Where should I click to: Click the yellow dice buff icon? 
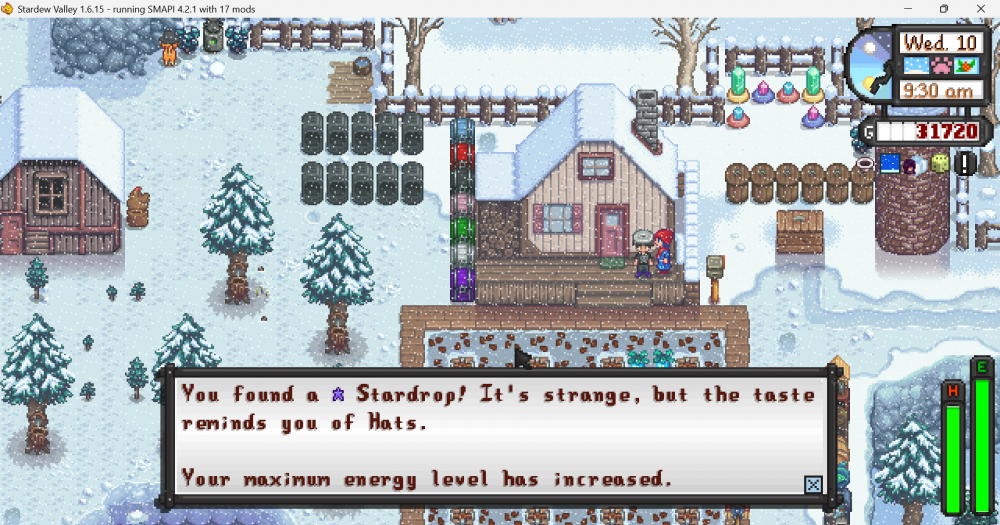[x=939, y=163]
